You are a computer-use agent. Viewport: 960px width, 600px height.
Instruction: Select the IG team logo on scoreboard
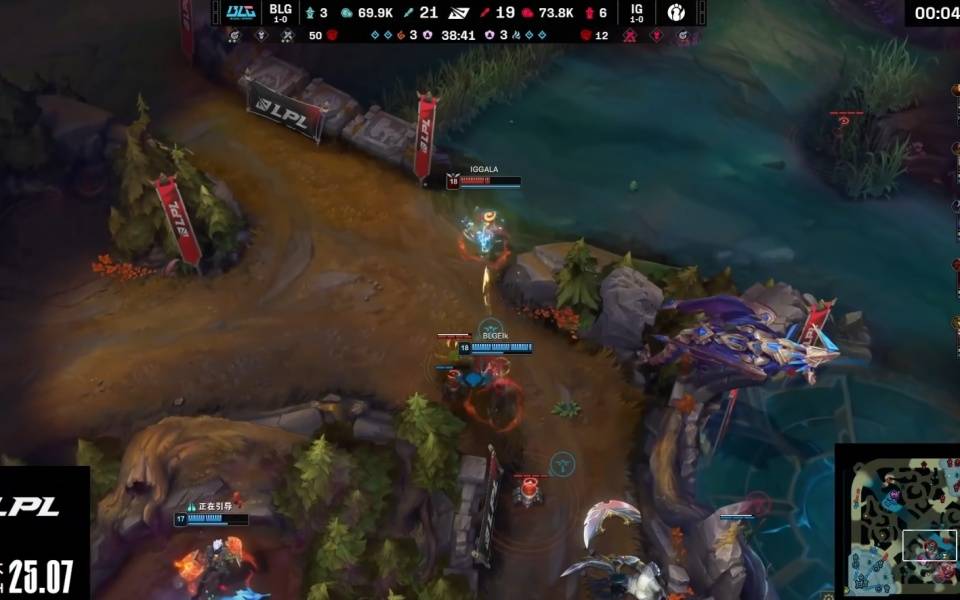click(x=677, y=13)
